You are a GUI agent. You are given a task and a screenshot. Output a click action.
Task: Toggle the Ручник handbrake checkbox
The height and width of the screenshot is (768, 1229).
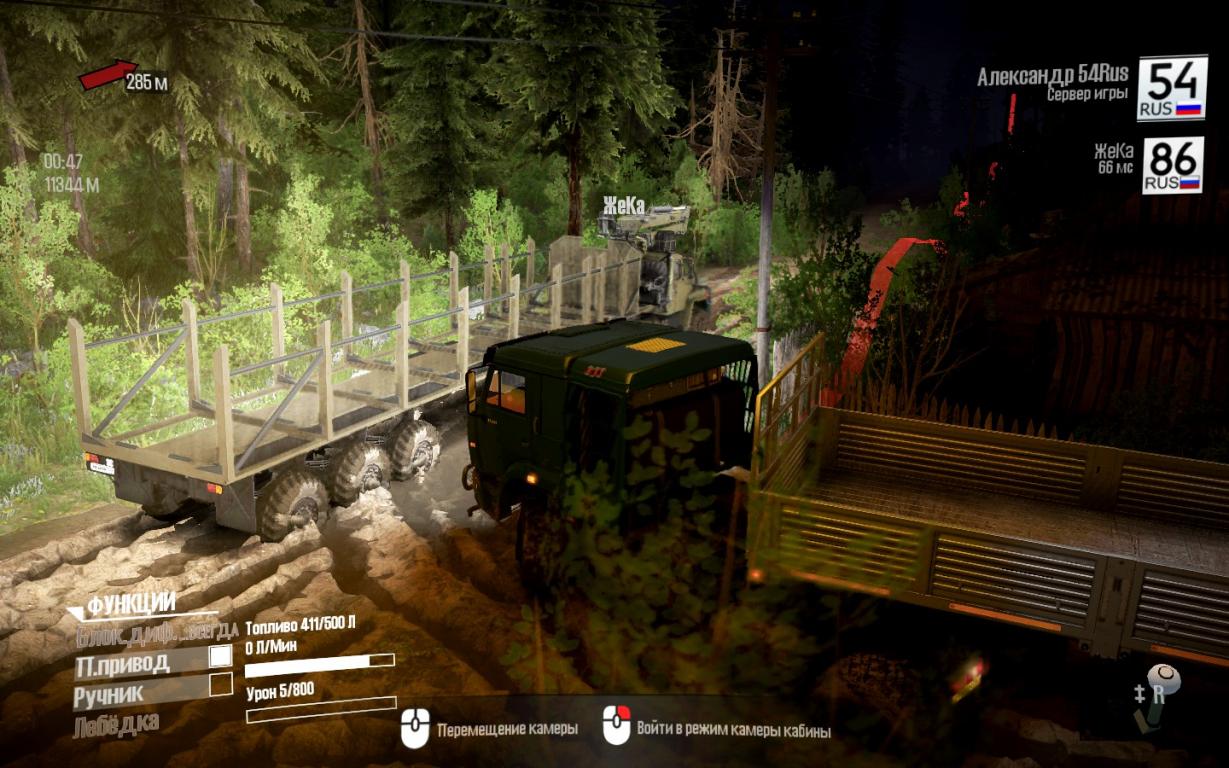(x=220, y=685)
